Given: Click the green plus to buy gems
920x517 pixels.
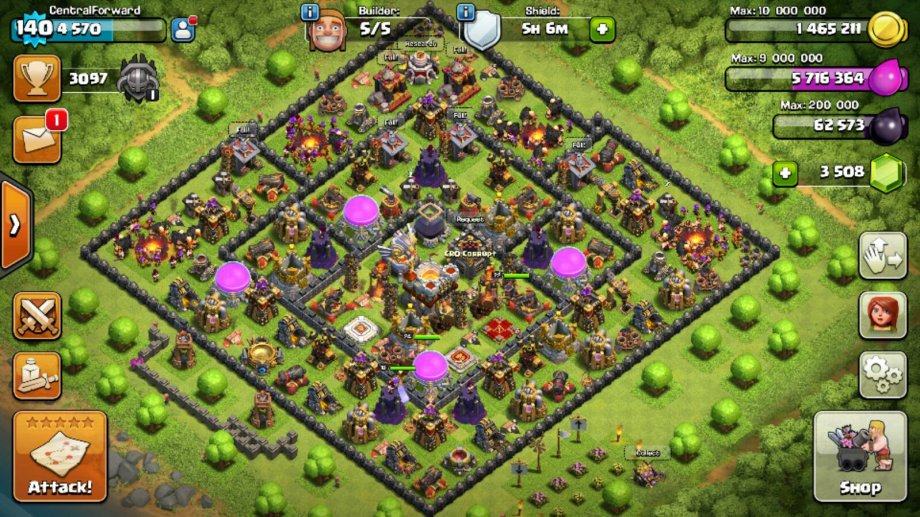Looking at the screenshot, I should [x=785, y=173].
